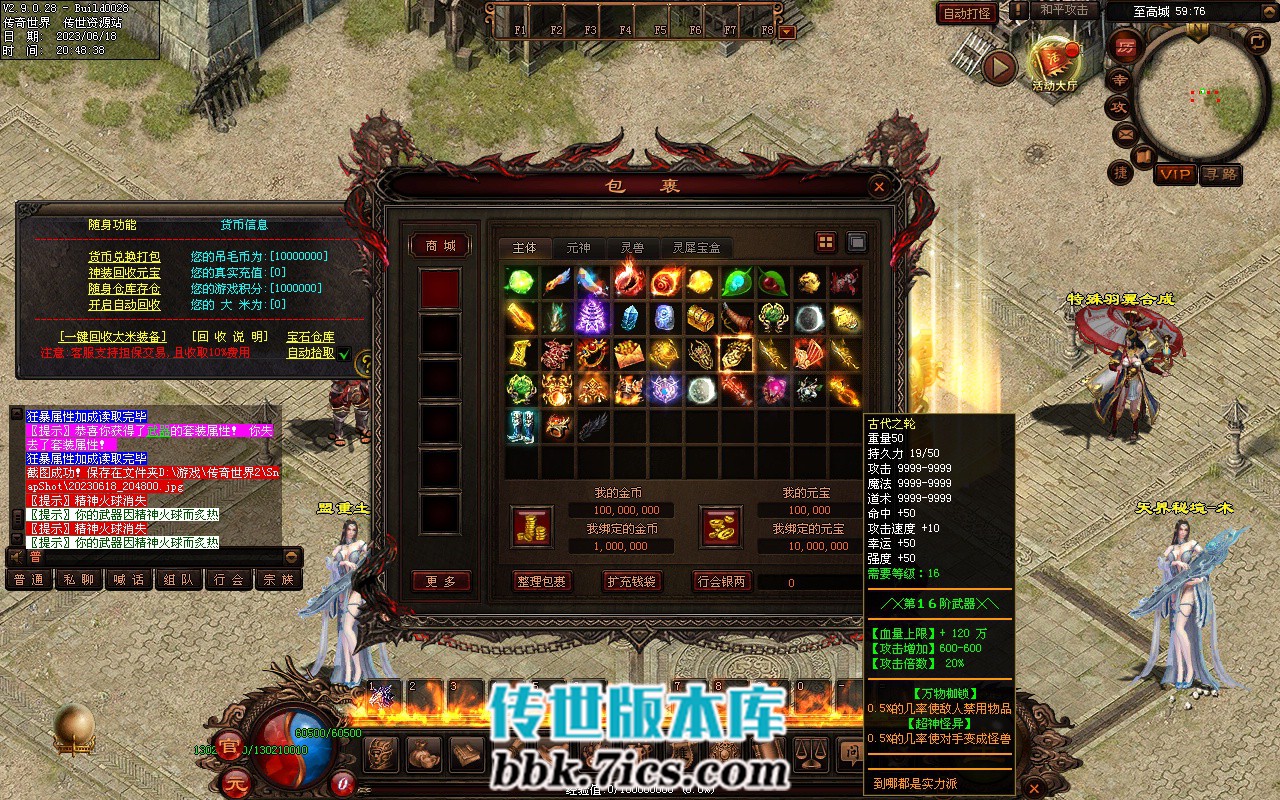Click the 扩充钱袋 button

click(631, 581)
